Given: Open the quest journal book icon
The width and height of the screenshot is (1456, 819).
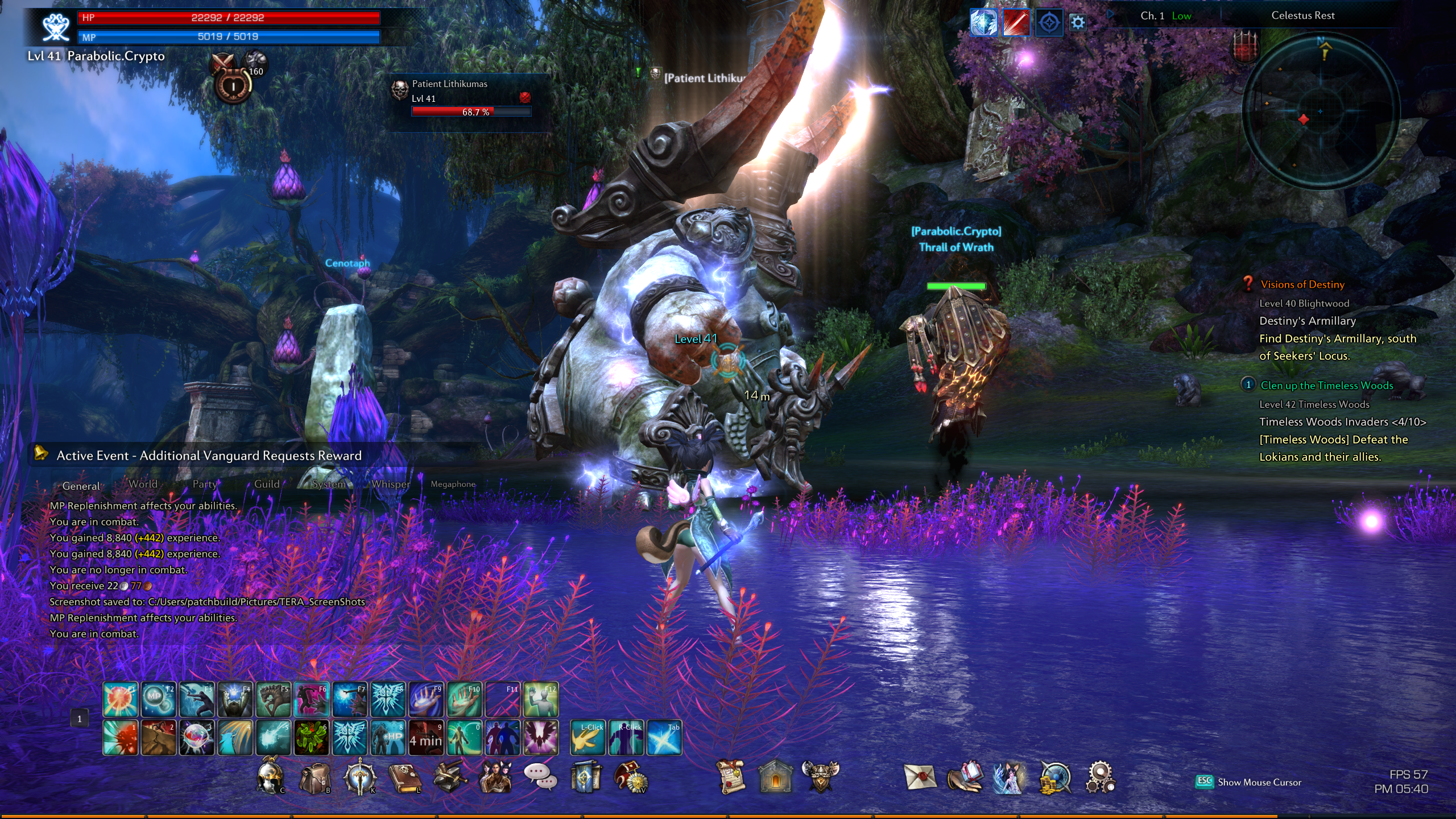Looking at the screenshot, I should point(404,777).
